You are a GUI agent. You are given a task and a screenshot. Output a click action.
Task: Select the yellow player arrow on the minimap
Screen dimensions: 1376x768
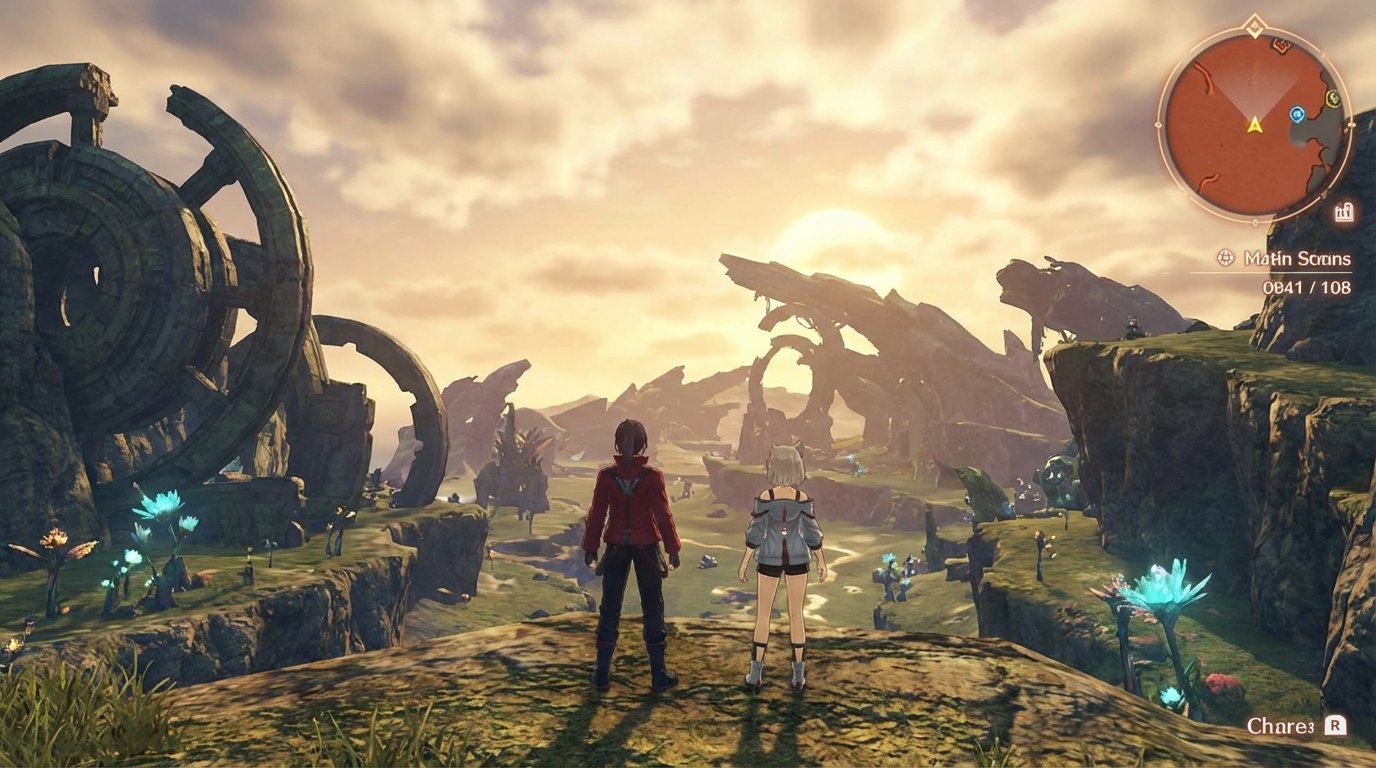click(1254, 126)
